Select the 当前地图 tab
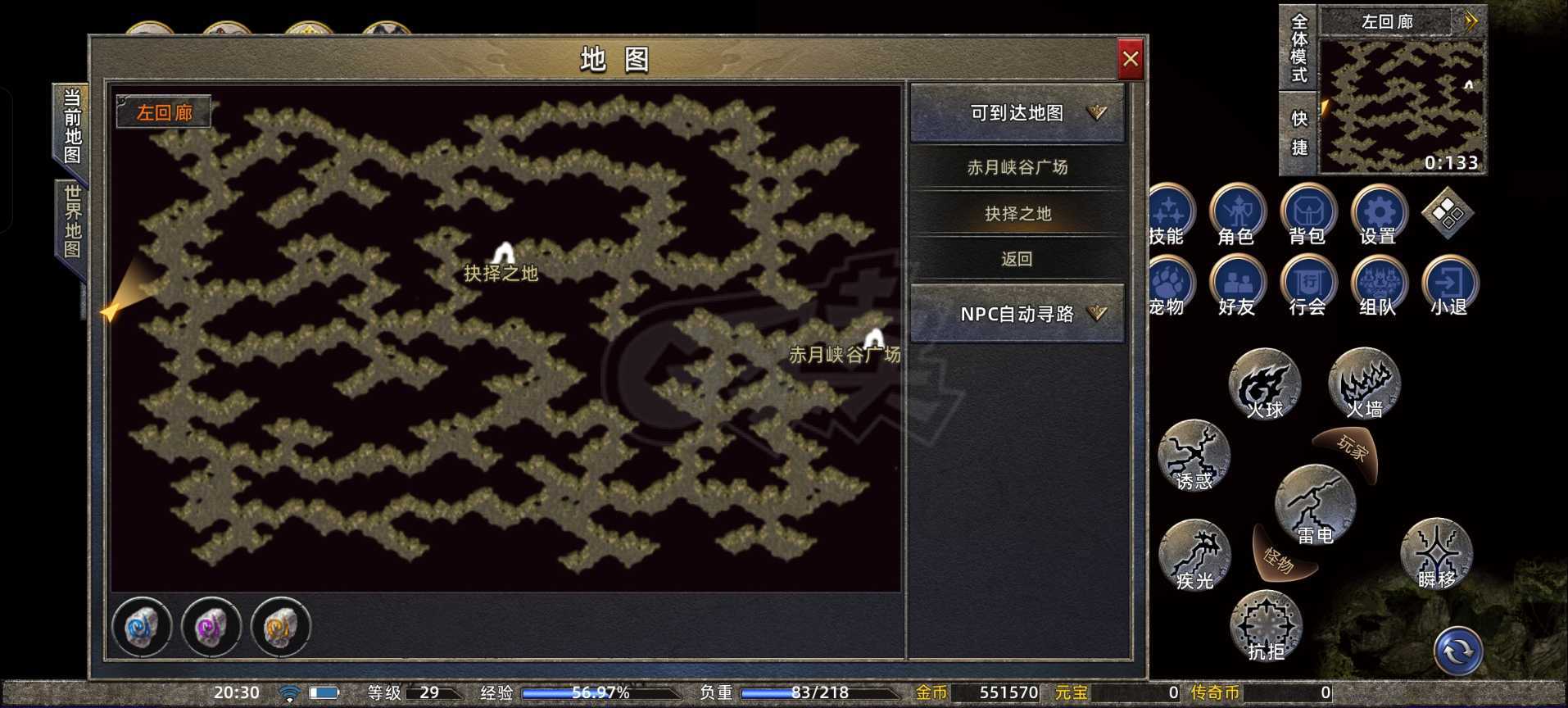 pos(72,125)
